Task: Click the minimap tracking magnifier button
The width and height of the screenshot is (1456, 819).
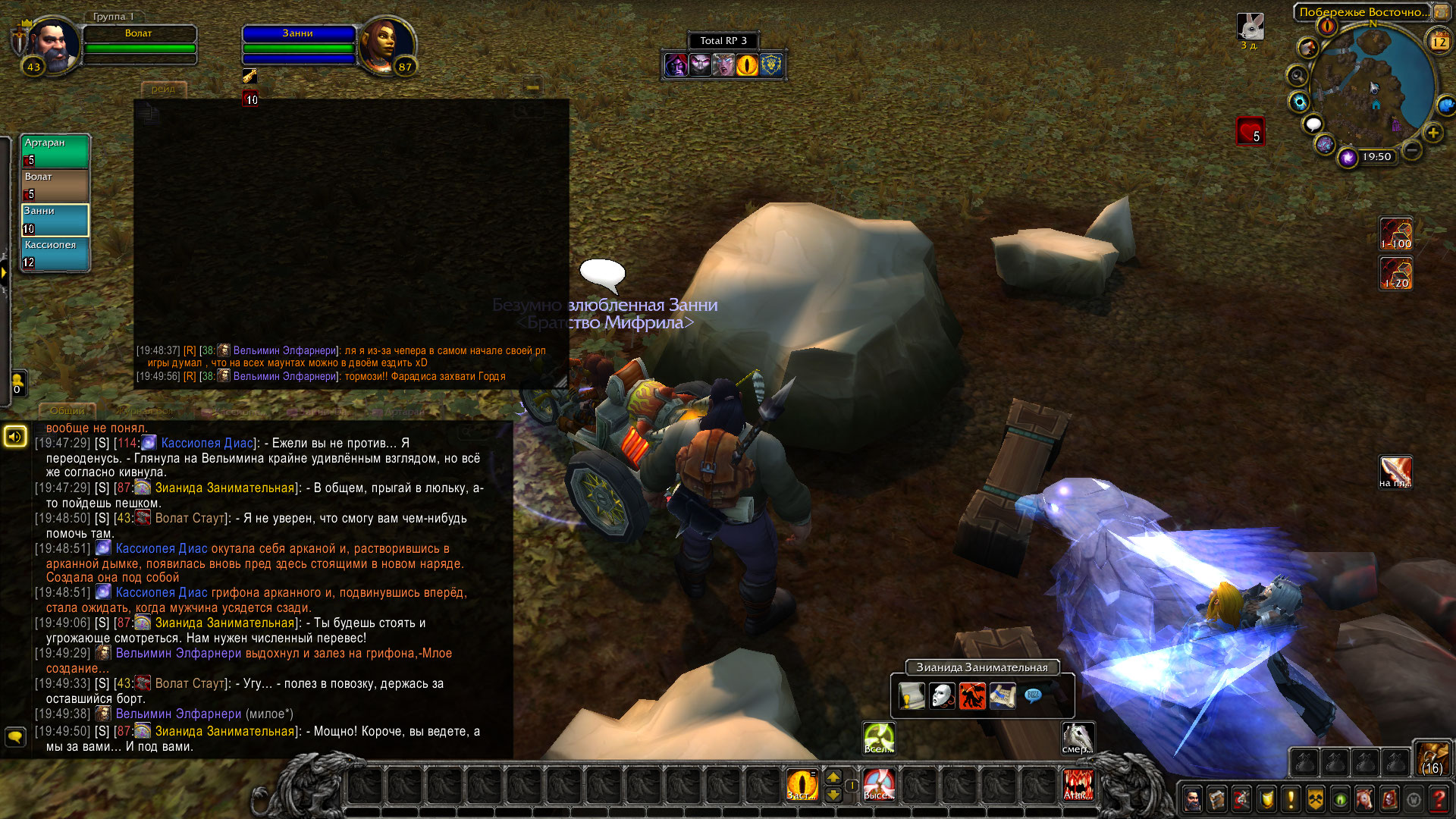Action: (x=1298, y=76)
